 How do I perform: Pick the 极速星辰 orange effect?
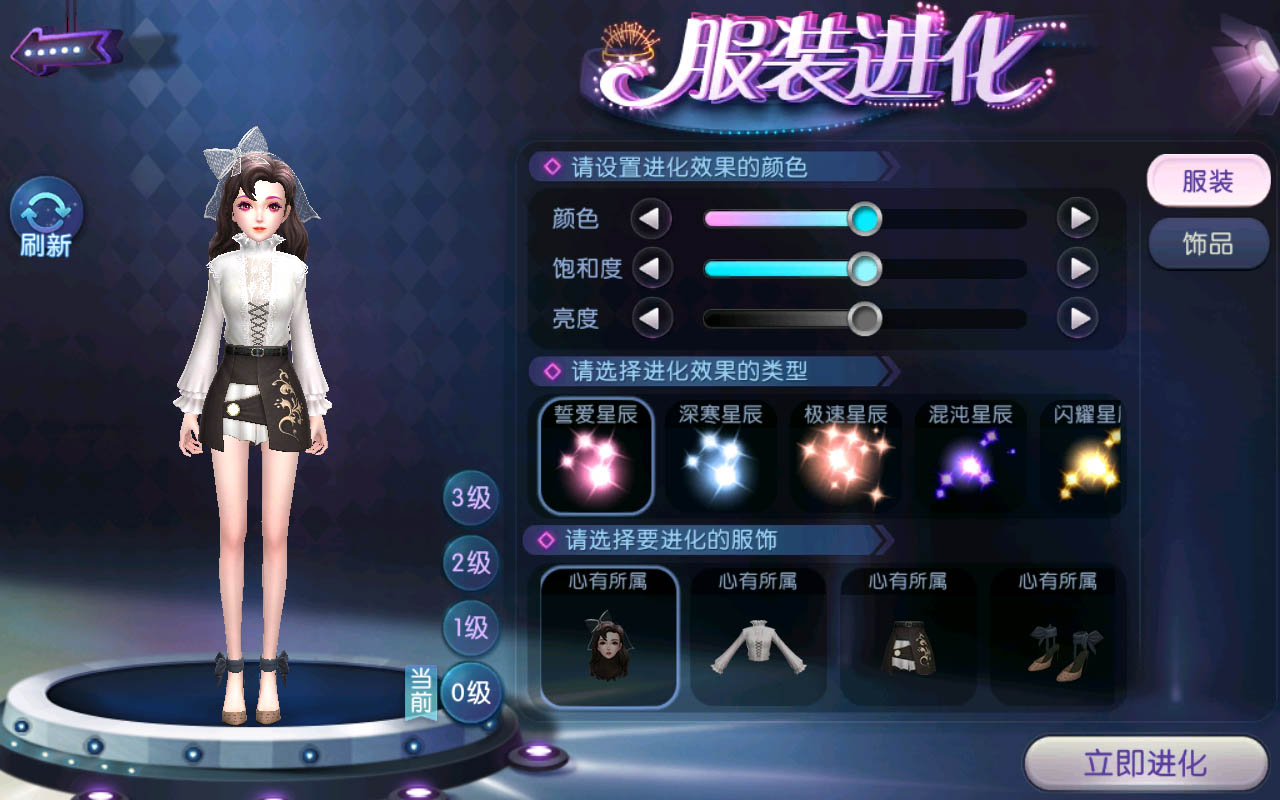click(x=845, y=456)
